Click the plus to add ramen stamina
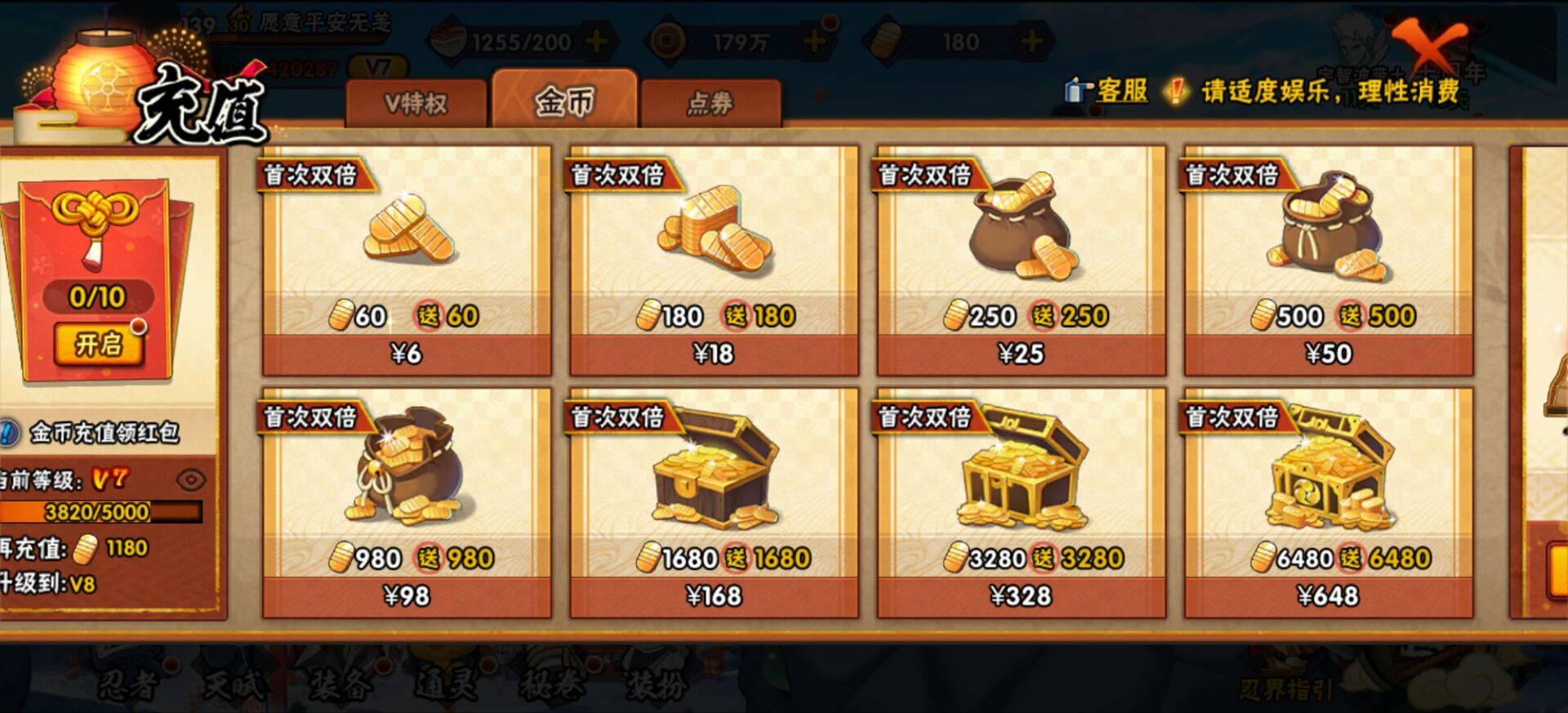The height and width of the screenshot is (713, 1568). click(595, 39)
